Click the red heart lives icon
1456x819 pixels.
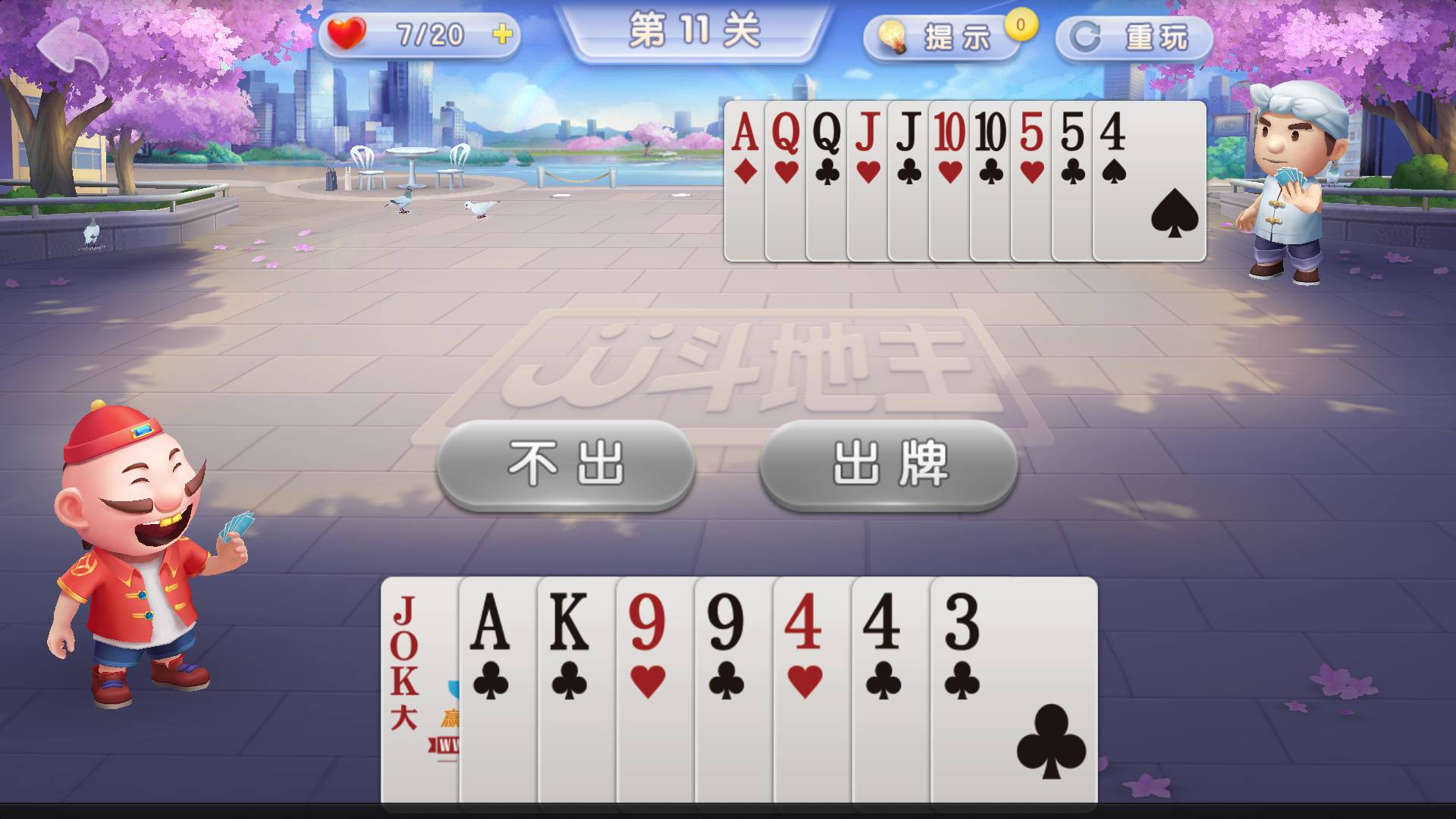pos(348,33)
